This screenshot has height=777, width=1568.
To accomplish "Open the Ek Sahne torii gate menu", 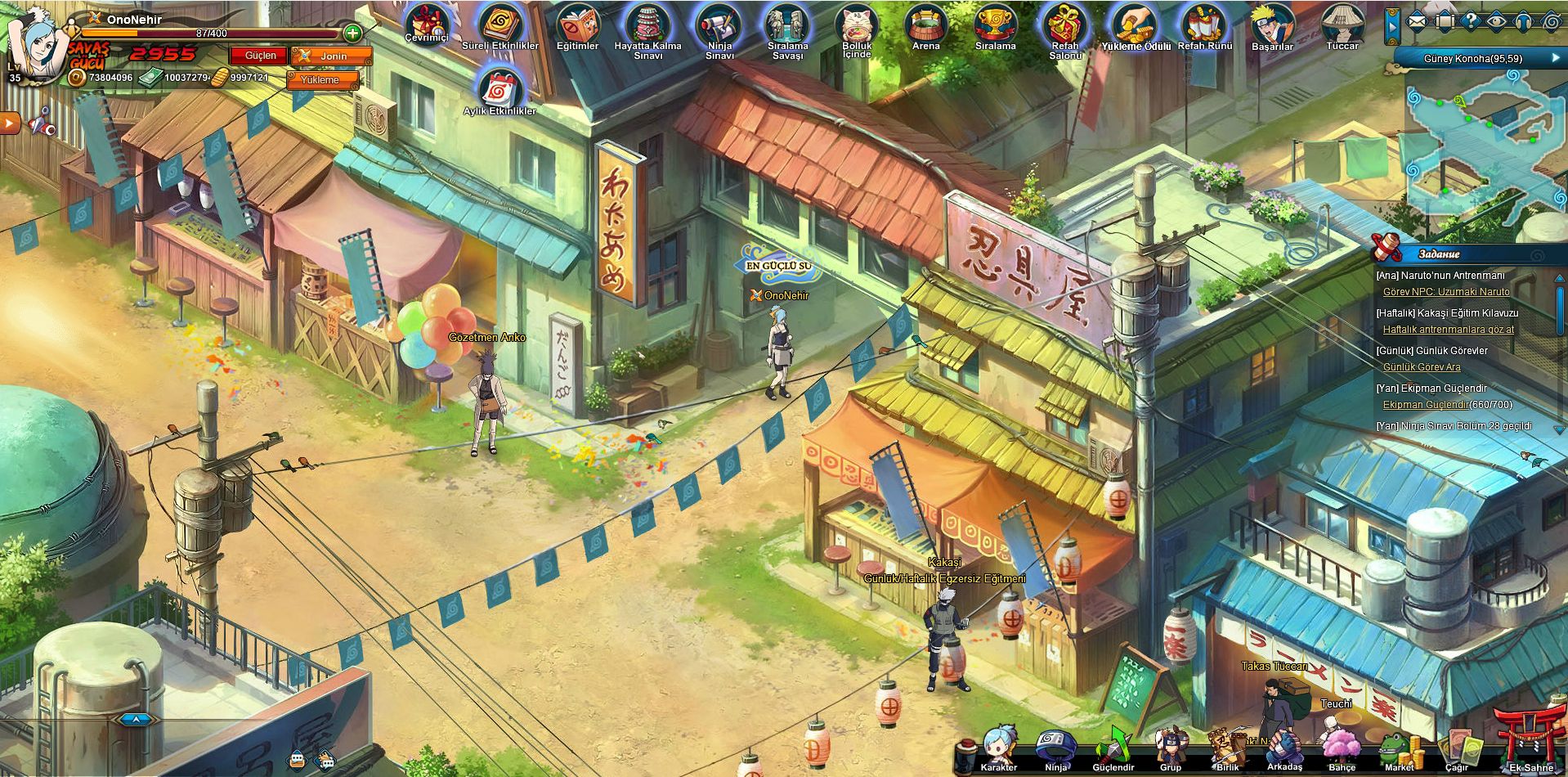I will pos(1530,740).
